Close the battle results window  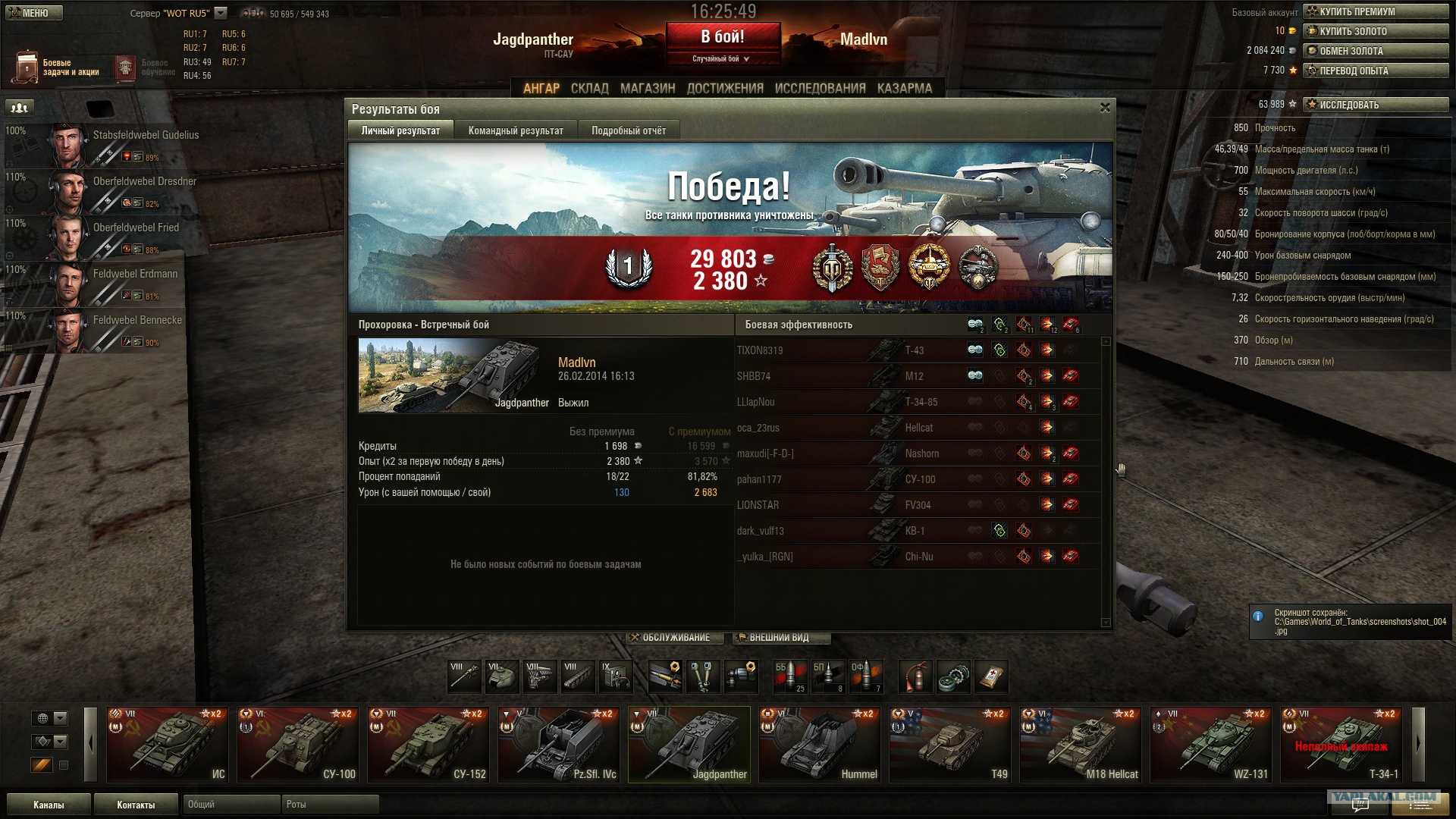(x=1105, y=108)
